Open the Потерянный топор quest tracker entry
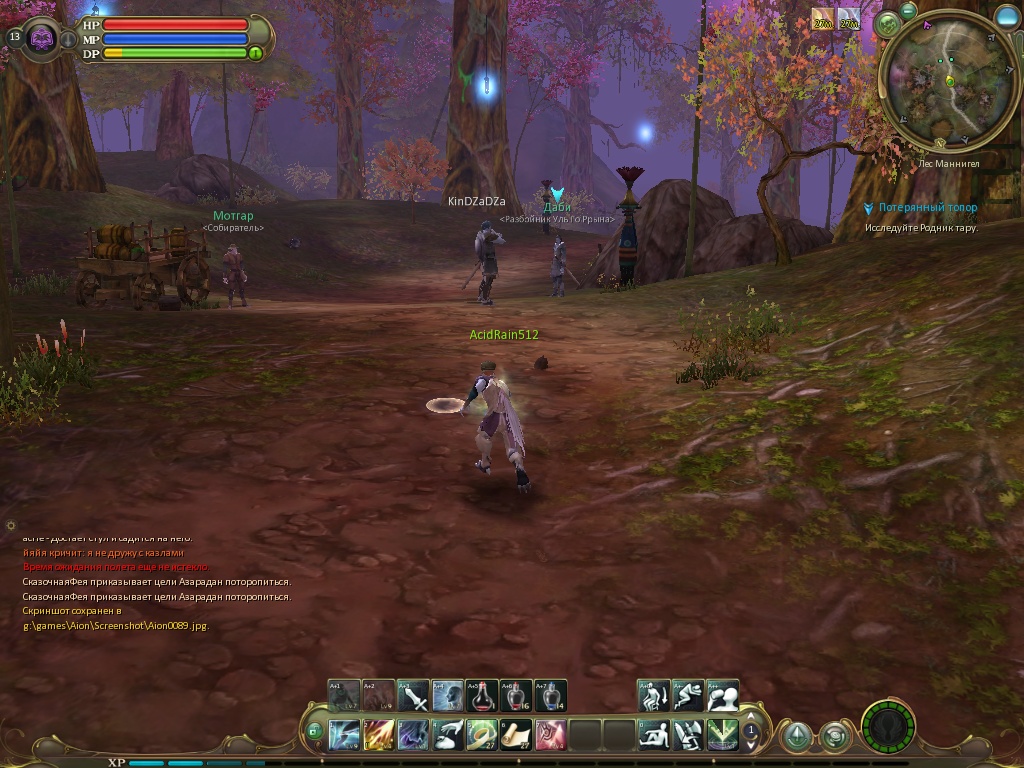This screenshot has height=768, width=1024. point(927,208)
